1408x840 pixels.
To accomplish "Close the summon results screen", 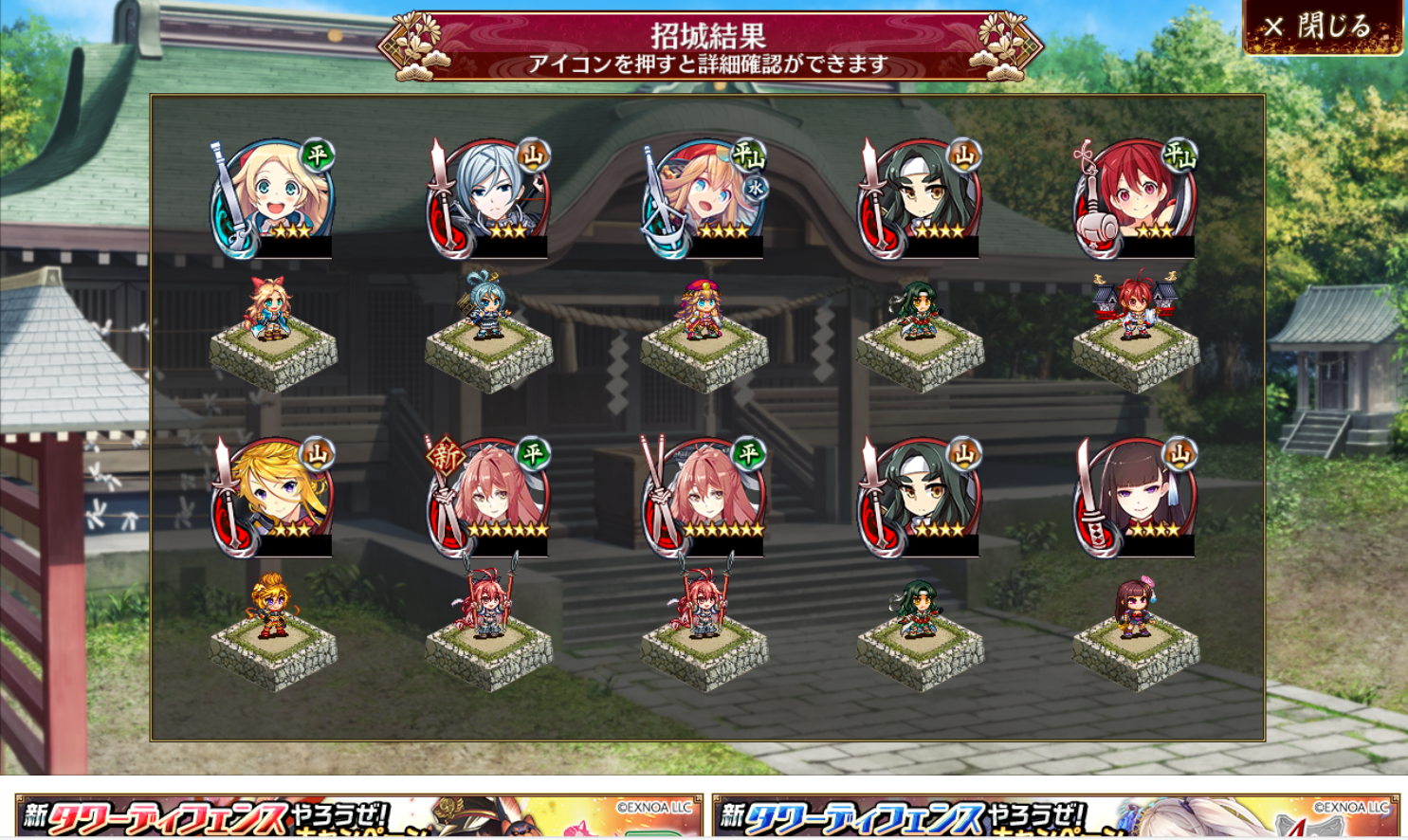I will (x=1323, y=27).
